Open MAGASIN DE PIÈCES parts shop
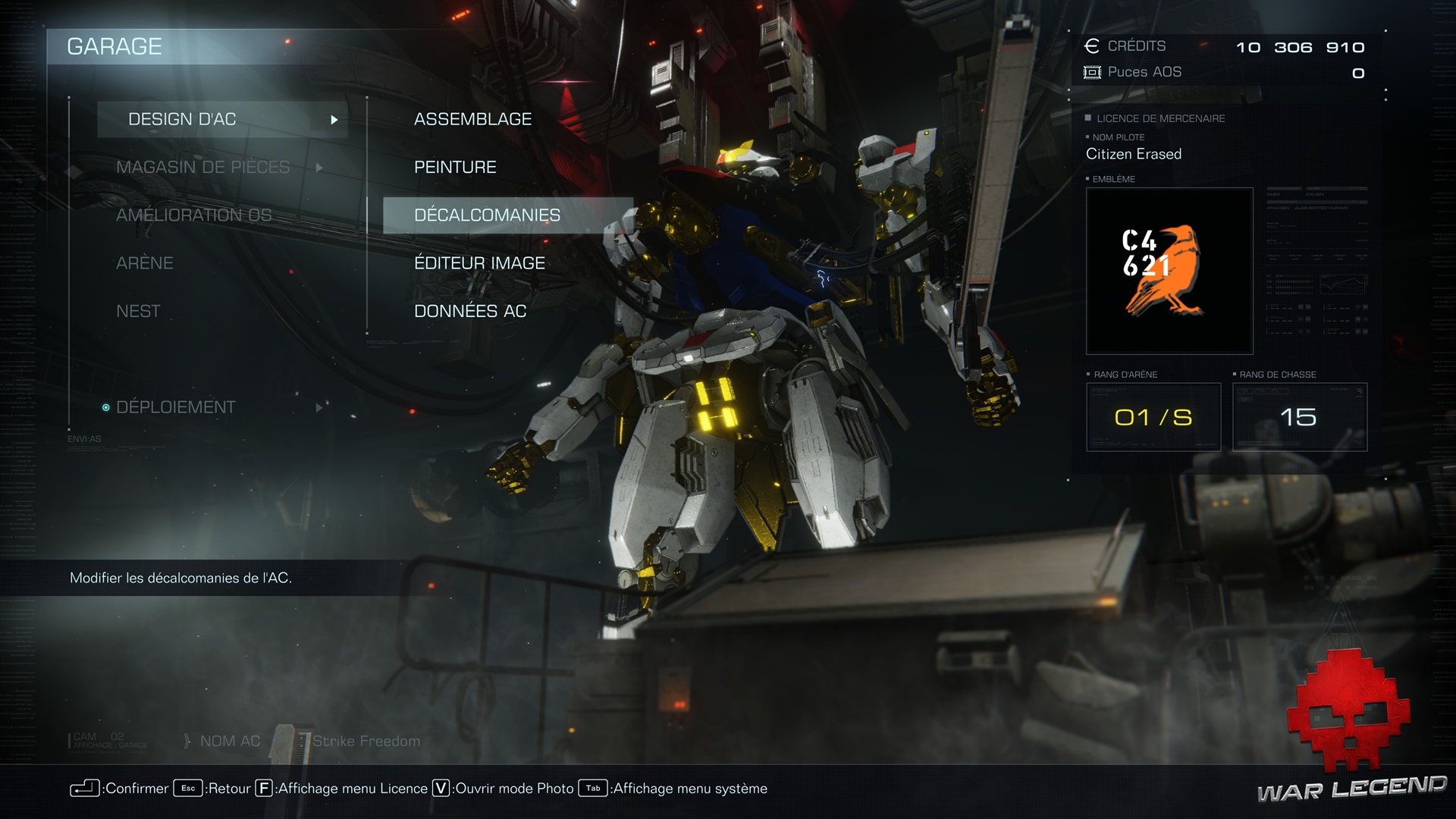 click(x=203, y=167)
